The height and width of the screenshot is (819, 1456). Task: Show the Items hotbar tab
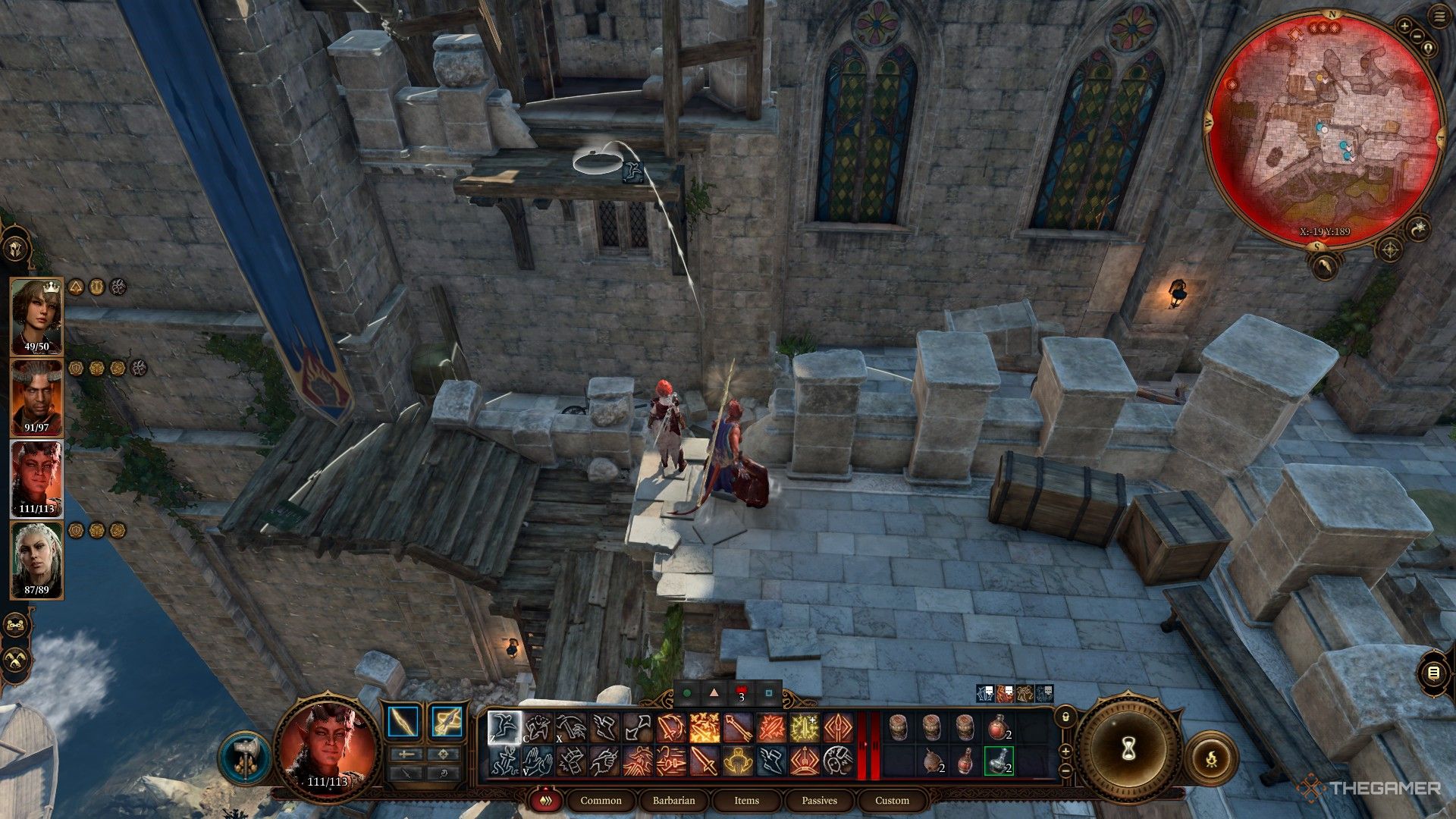(x=746, y=800)
